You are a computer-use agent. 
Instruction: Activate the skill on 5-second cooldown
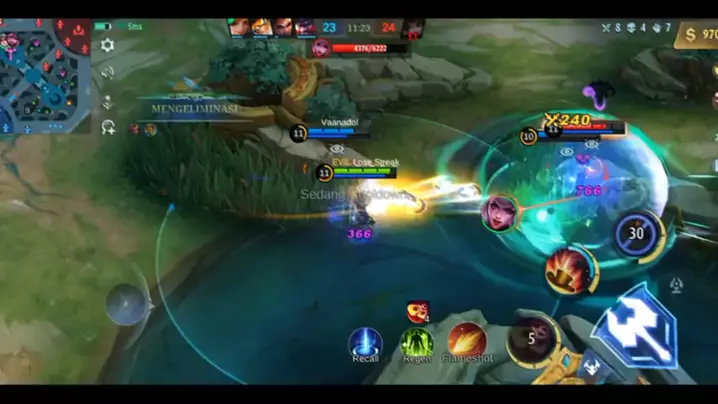pos(532,338)
